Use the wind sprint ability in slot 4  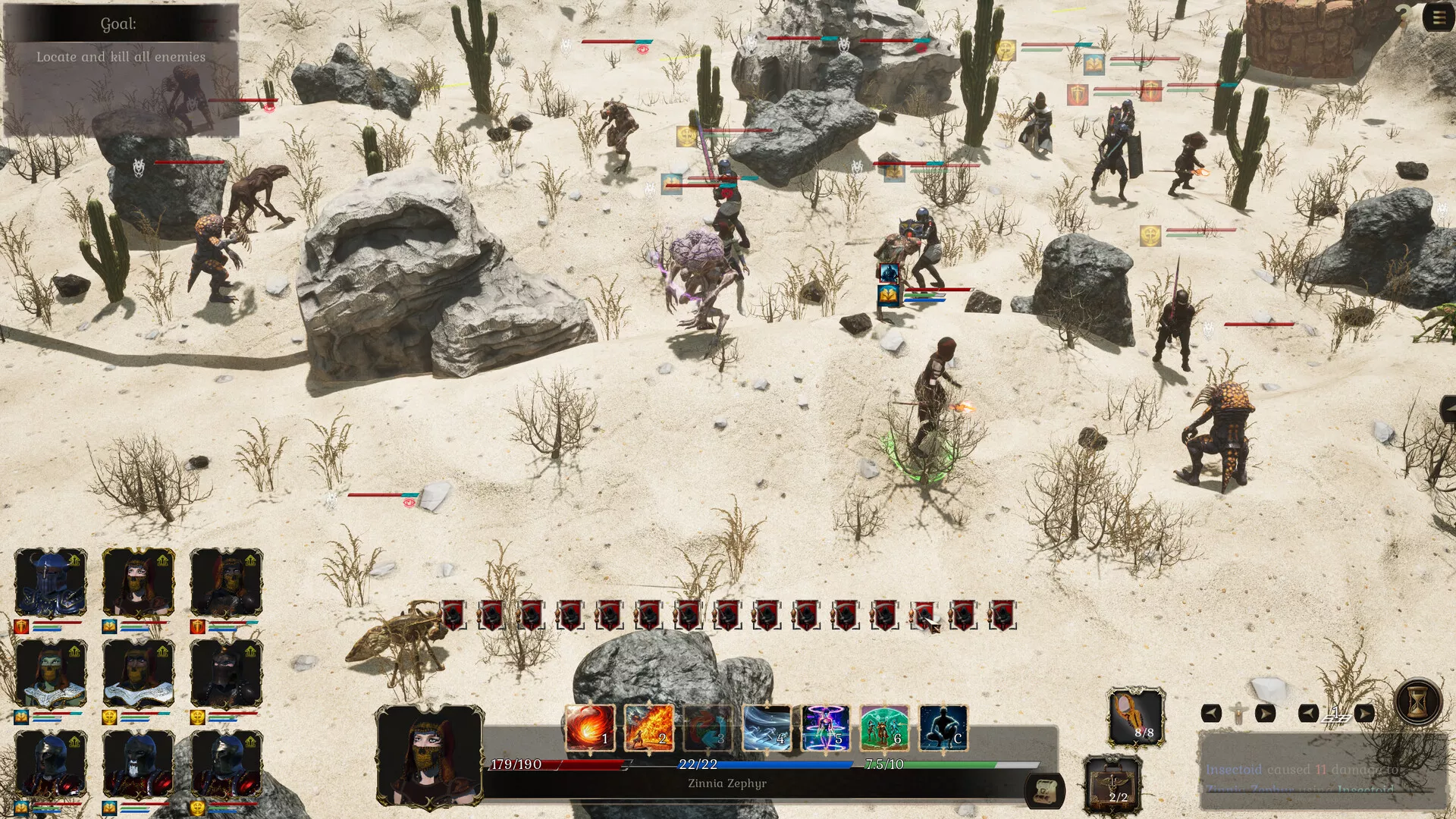tap(767, 727)
